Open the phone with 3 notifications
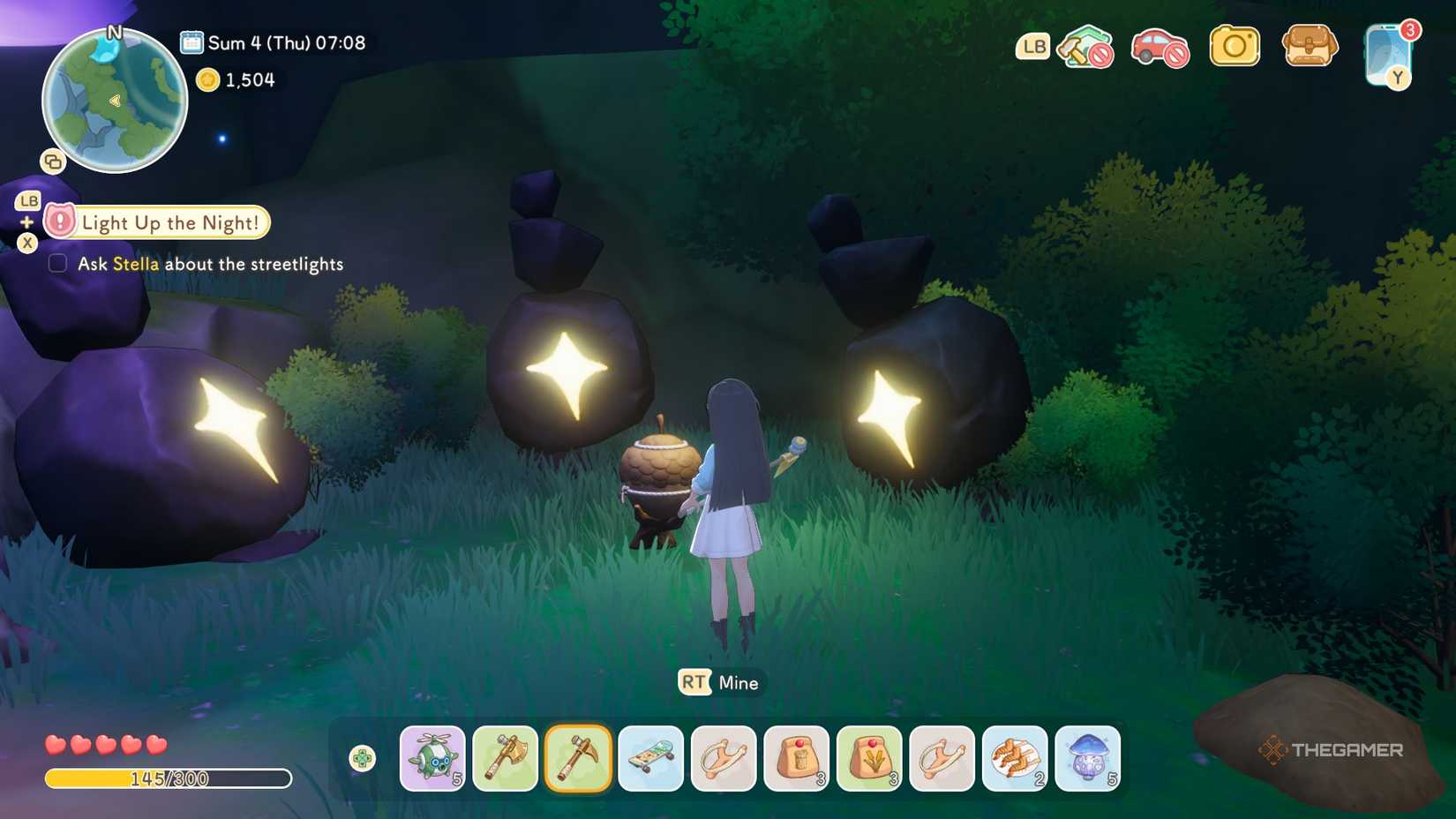Image resolution: width=1456 pixels, height=819 pixels. tap(1387, 53)
